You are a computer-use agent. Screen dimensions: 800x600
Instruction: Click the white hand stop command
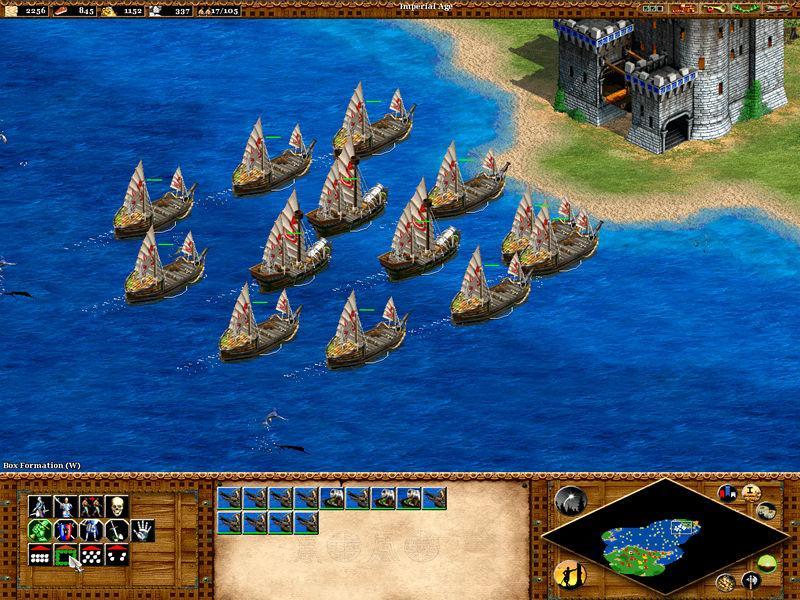(x=143, y=529)
